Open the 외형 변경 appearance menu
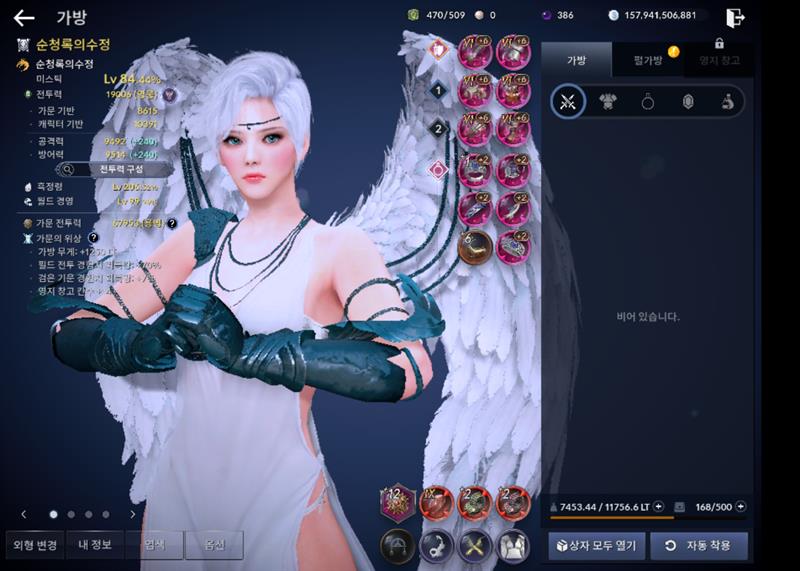The height and width of the screenshot is (571, 800). (35, 545)
